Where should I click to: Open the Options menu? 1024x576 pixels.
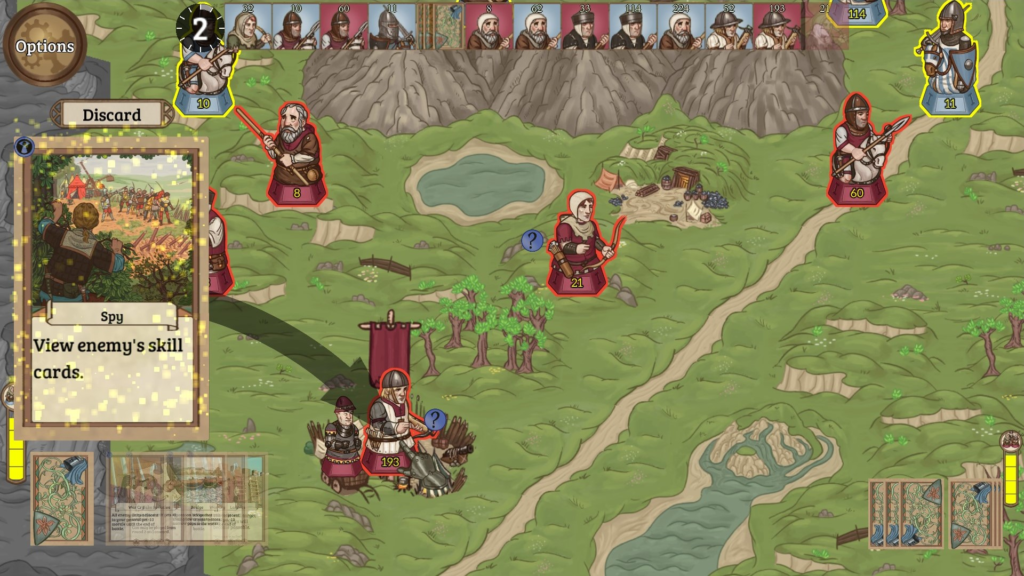(x=45, y=46)
